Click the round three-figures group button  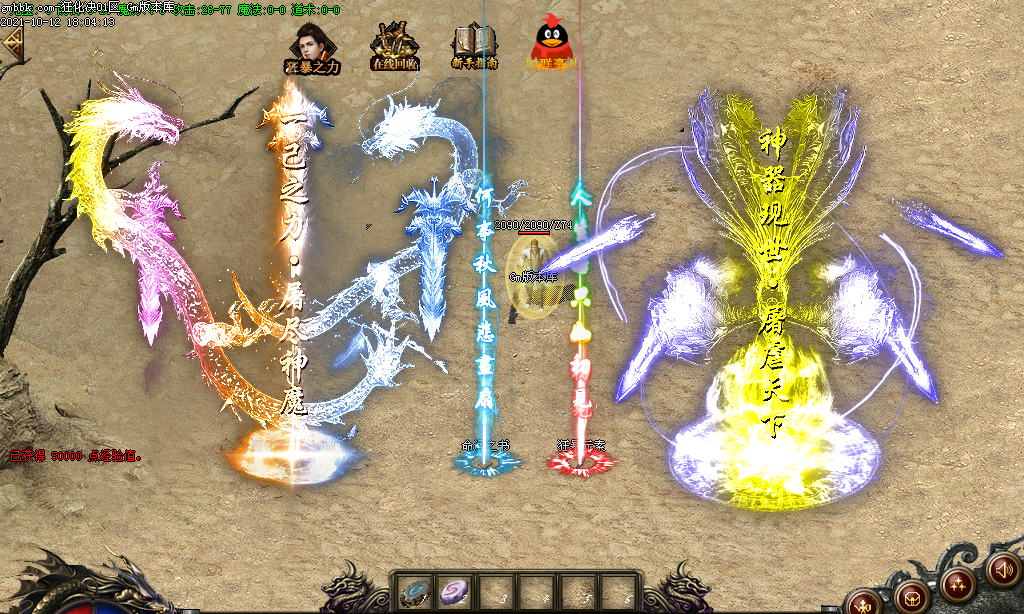pos(957,583)
